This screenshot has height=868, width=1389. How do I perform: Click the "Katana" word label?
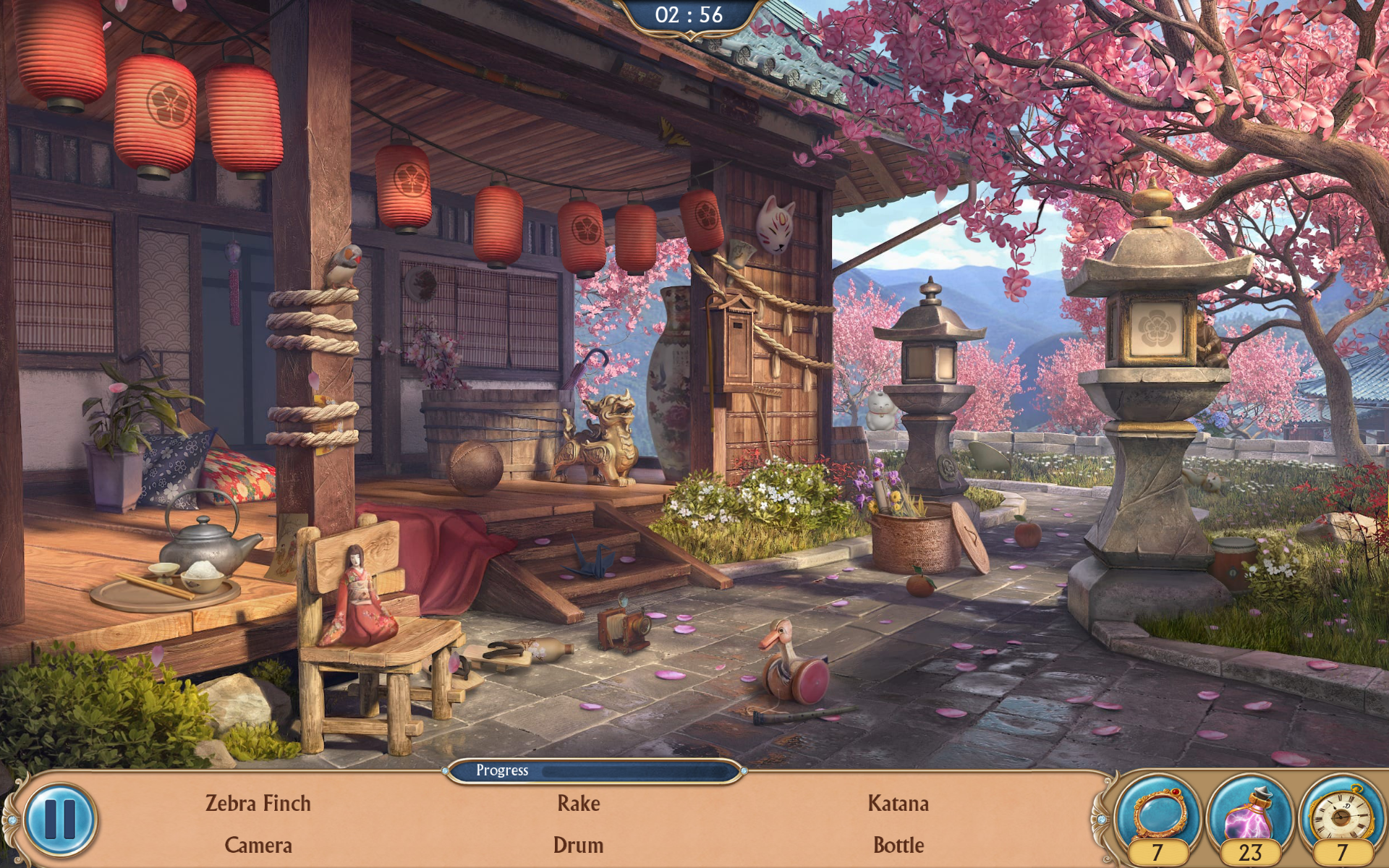point(899,803)
